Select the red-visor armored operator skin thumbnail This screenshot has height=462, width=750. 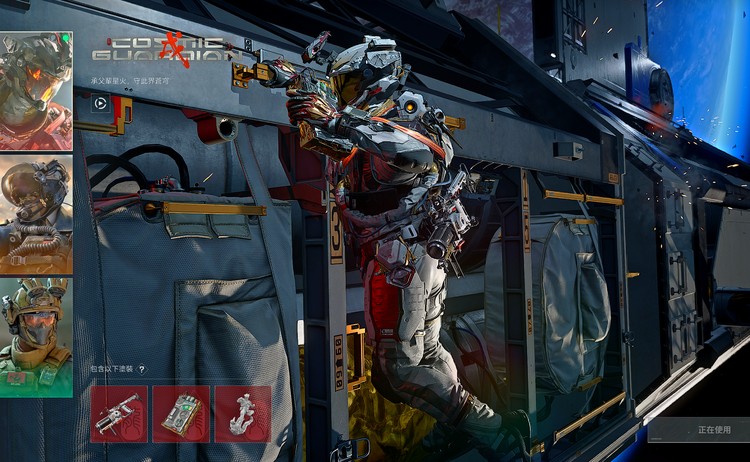coord(36,90)
